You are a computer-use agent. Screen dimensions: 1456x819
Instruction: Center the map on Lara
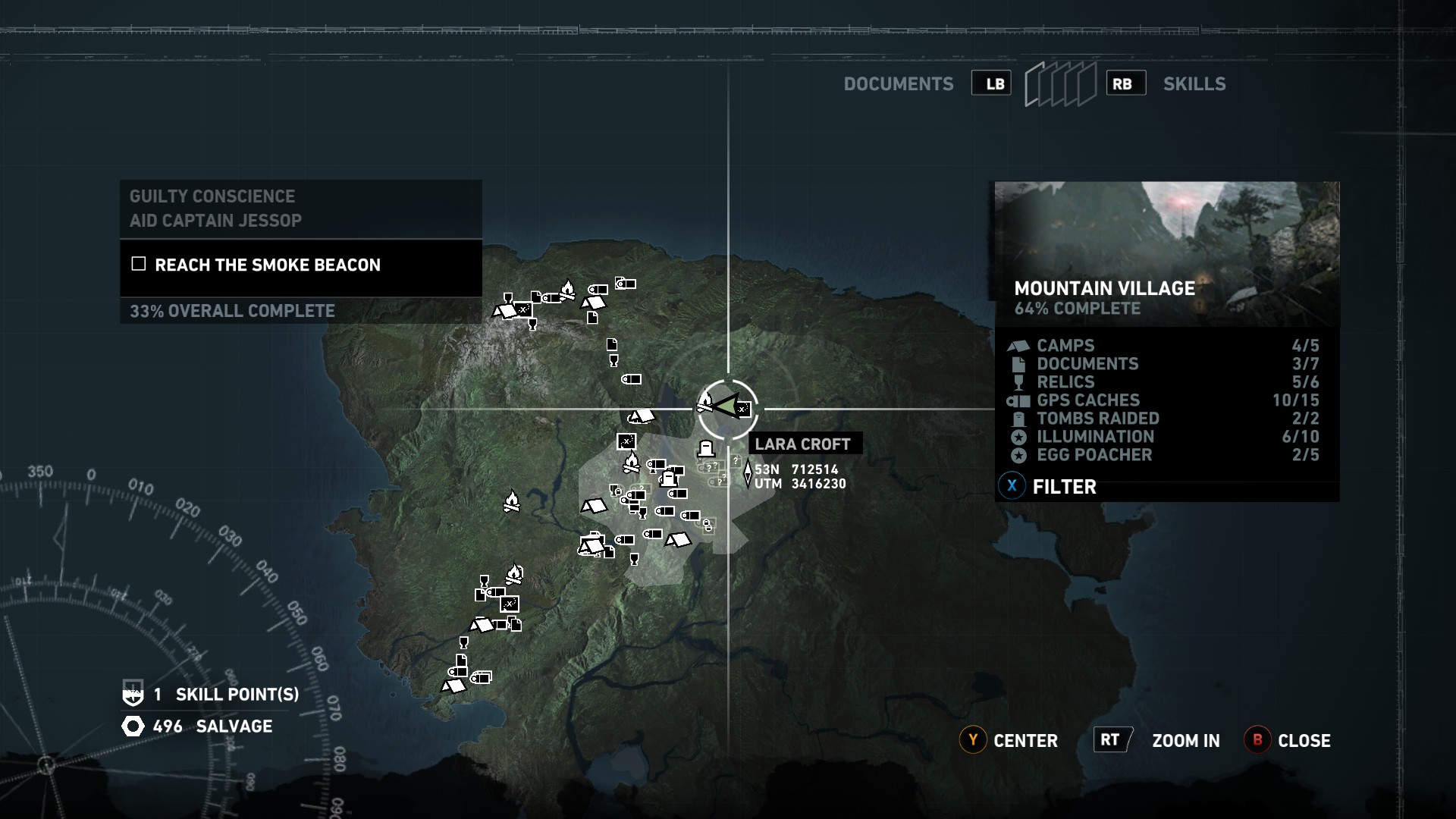click(1009, 740)
